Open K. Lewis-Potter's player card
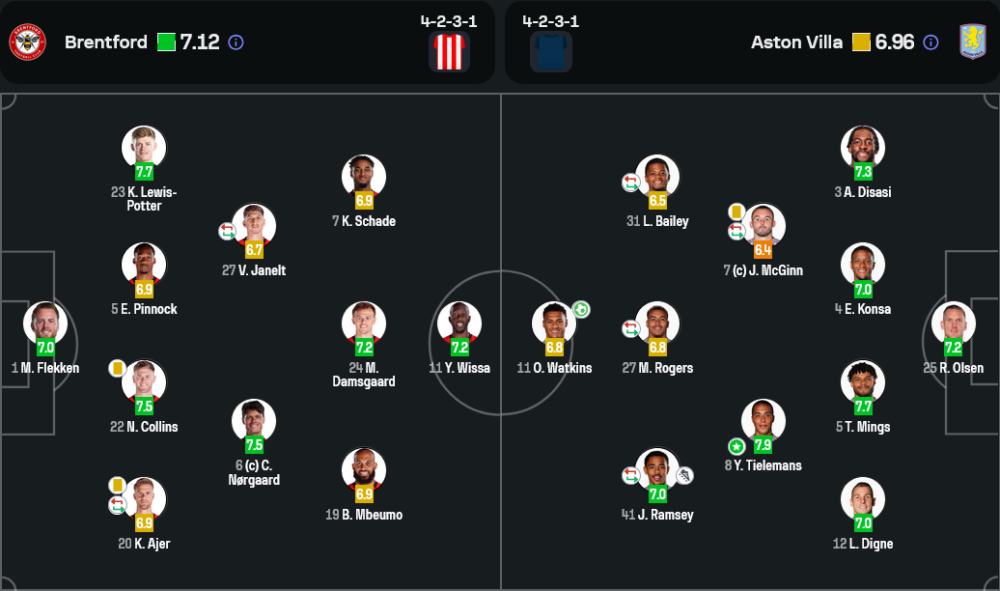Screen dimensions: 1000x591 [x=144, y=148]
